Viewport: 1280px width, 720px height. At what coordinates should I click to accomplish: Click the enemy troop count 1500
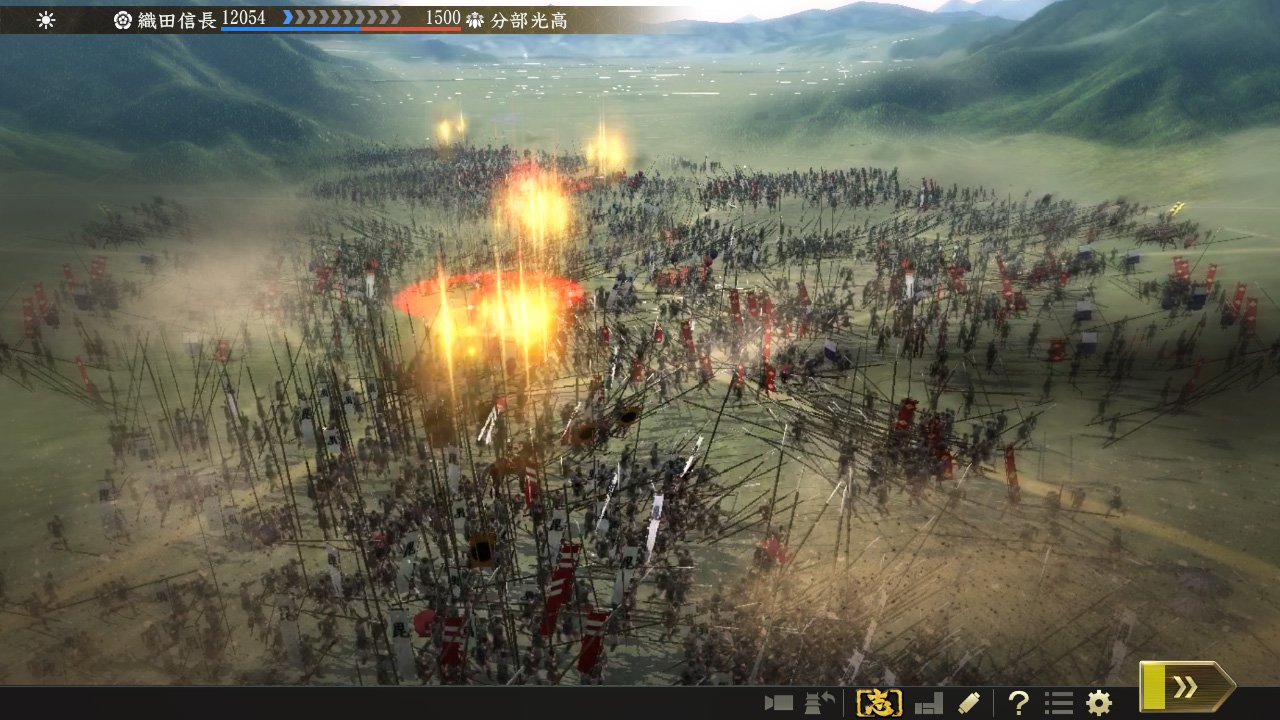point(441,17)
